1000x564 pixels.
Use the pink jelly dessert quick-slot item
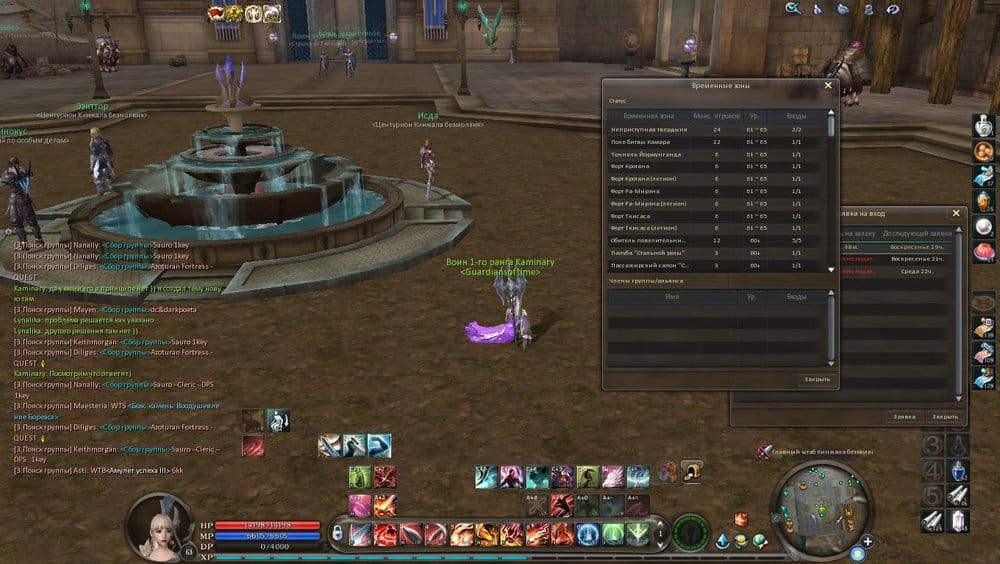[x=984, y=250]
